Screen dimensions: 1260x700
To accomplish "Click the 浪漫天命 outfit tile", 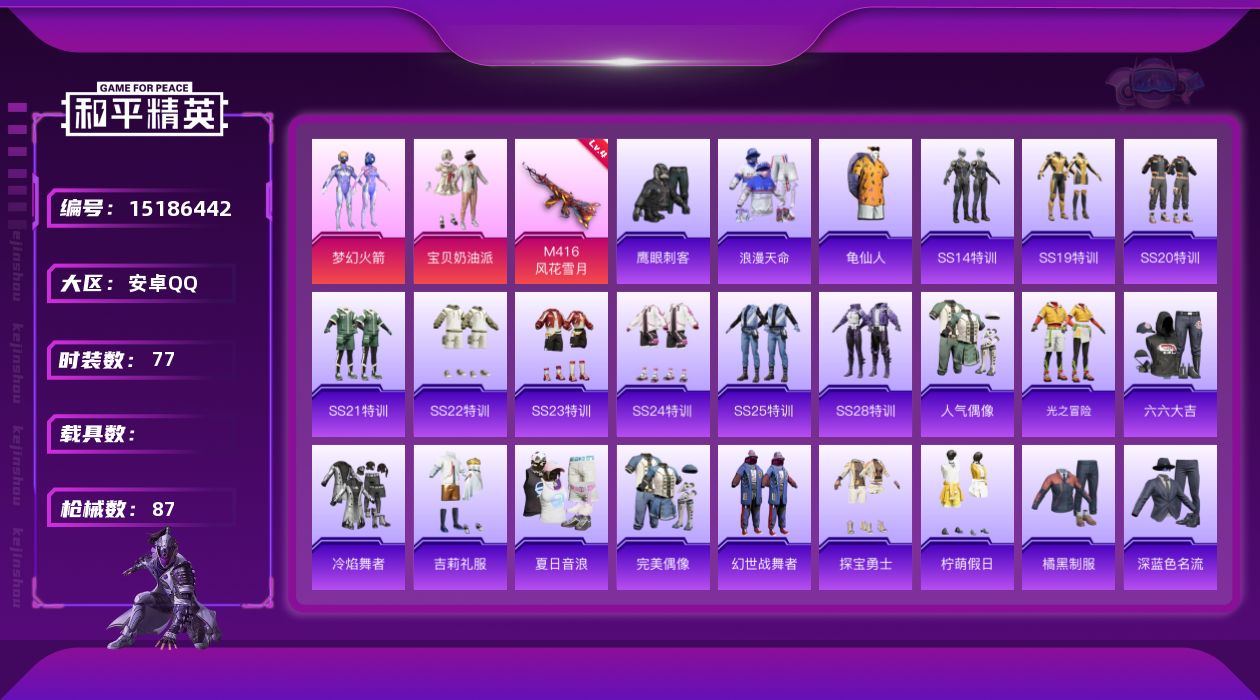I will click(764, 210).
